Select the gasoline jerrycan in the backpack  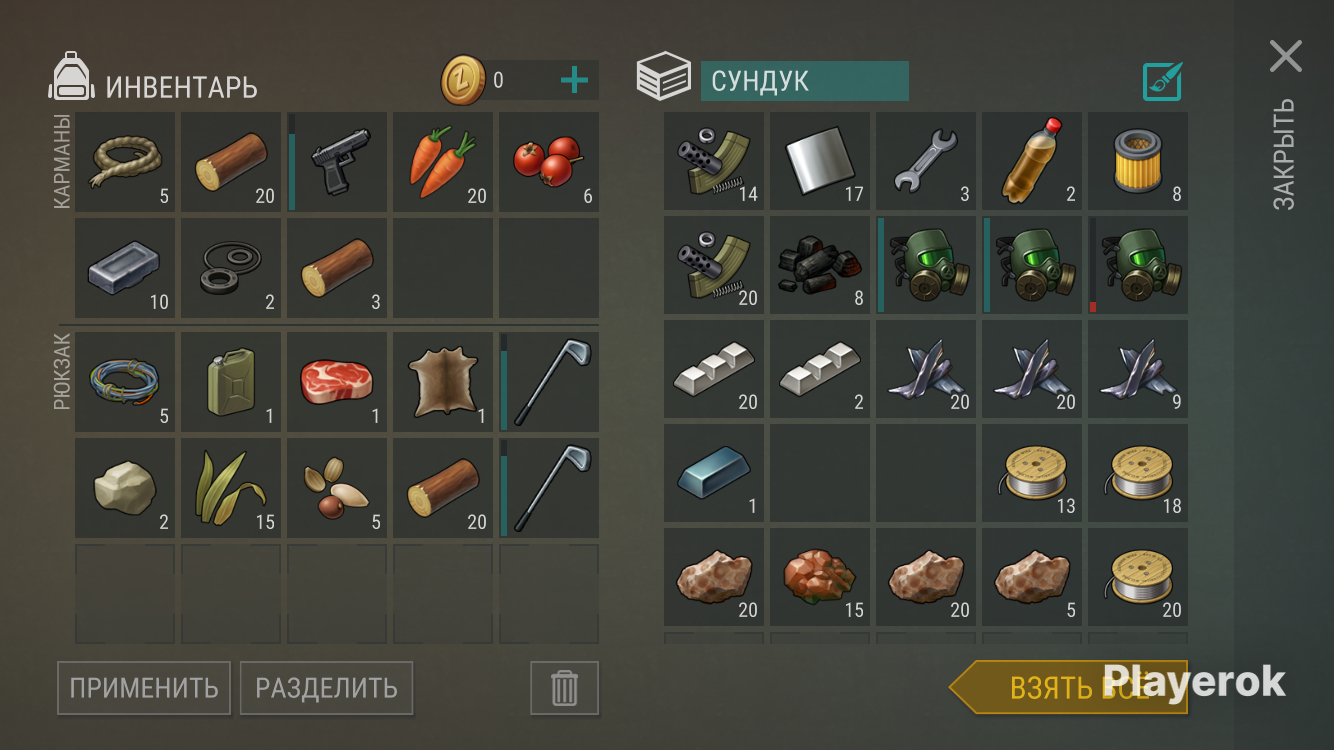pyautogui.click(x=230, y=382)
